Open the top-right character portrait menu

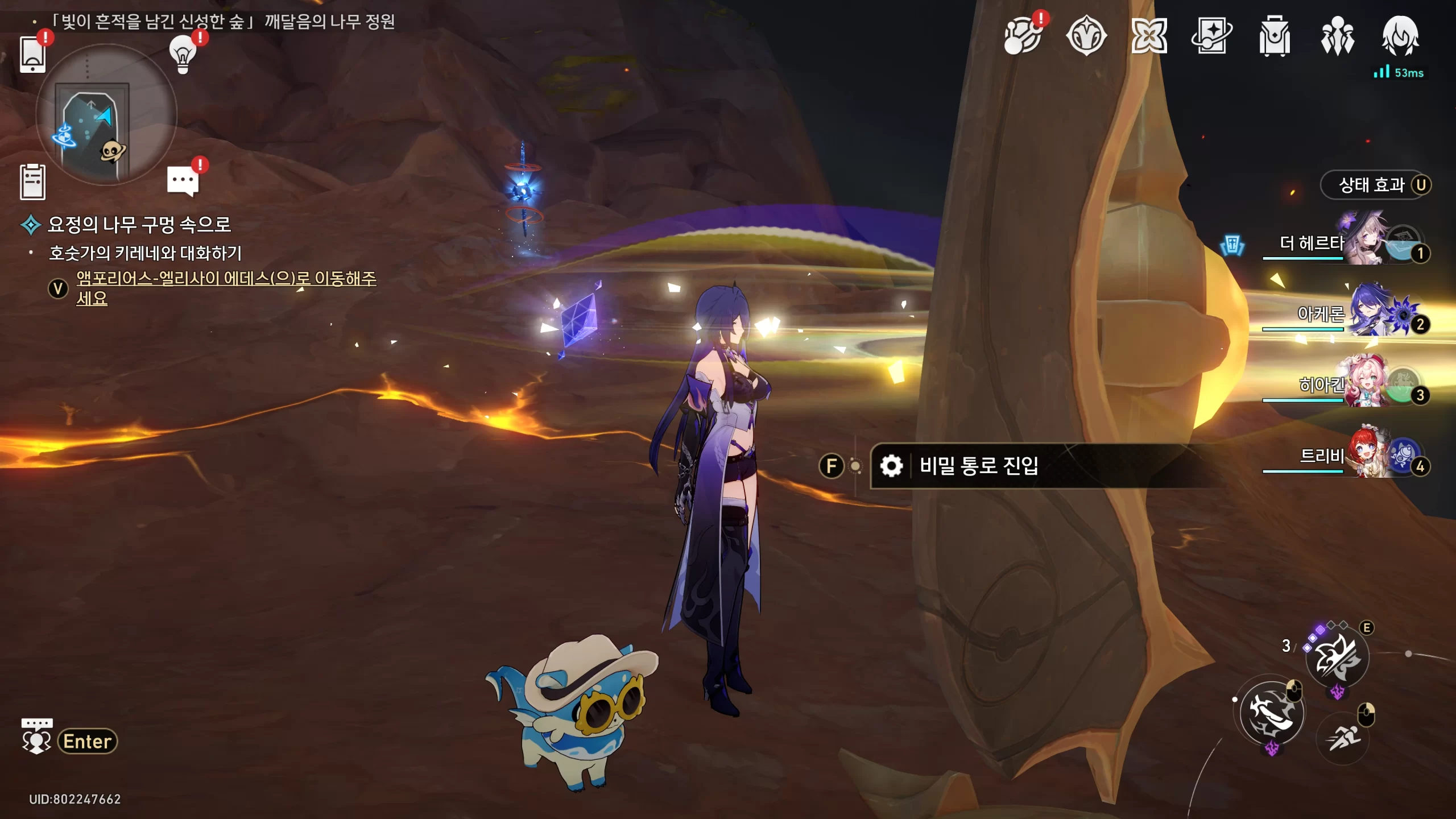point(1400,37)
